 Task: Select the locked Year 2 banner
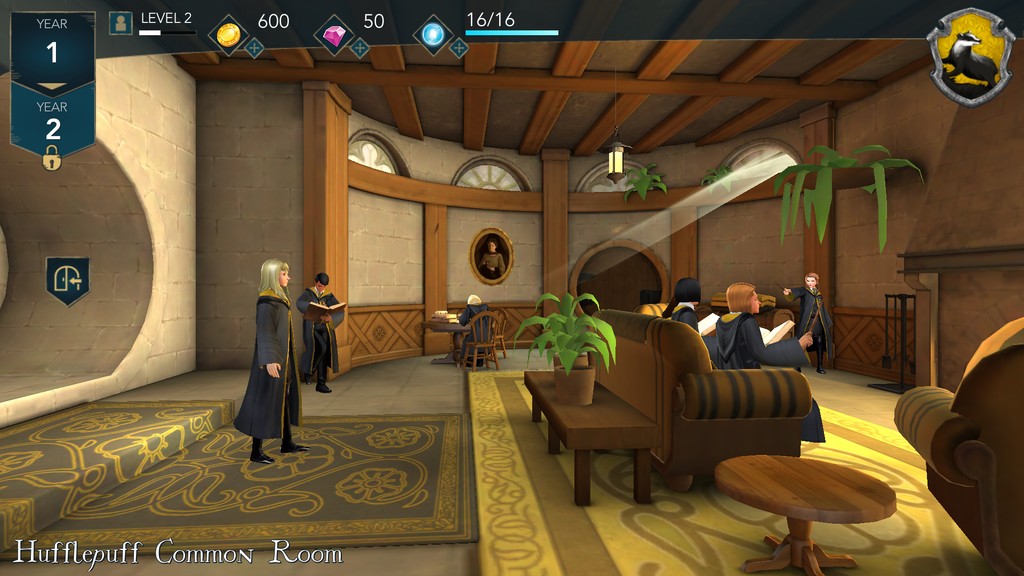(x=52, y=122)
